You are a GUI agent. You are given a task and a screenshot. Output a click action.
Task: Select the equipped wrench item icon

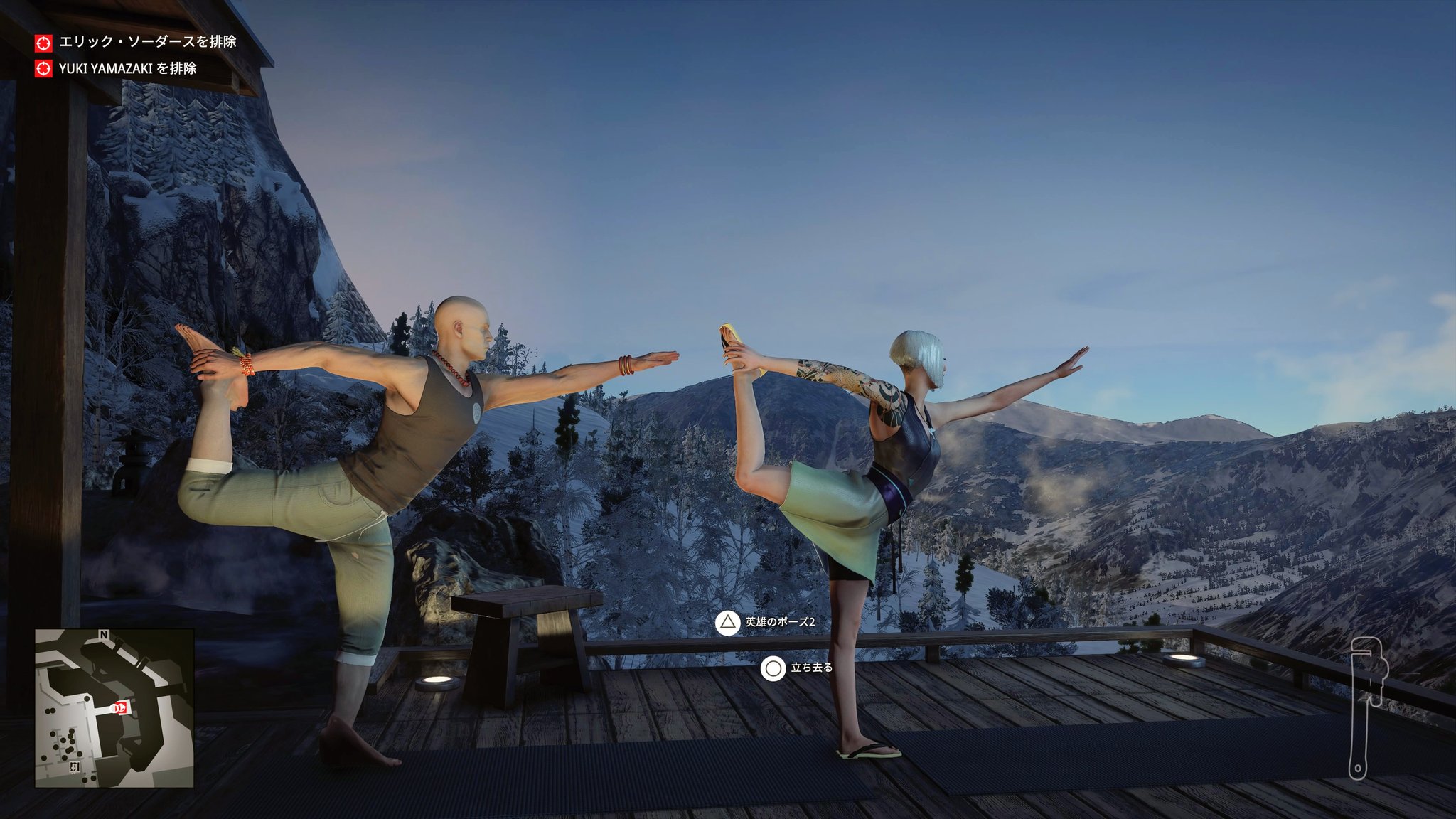point(1365,708)
